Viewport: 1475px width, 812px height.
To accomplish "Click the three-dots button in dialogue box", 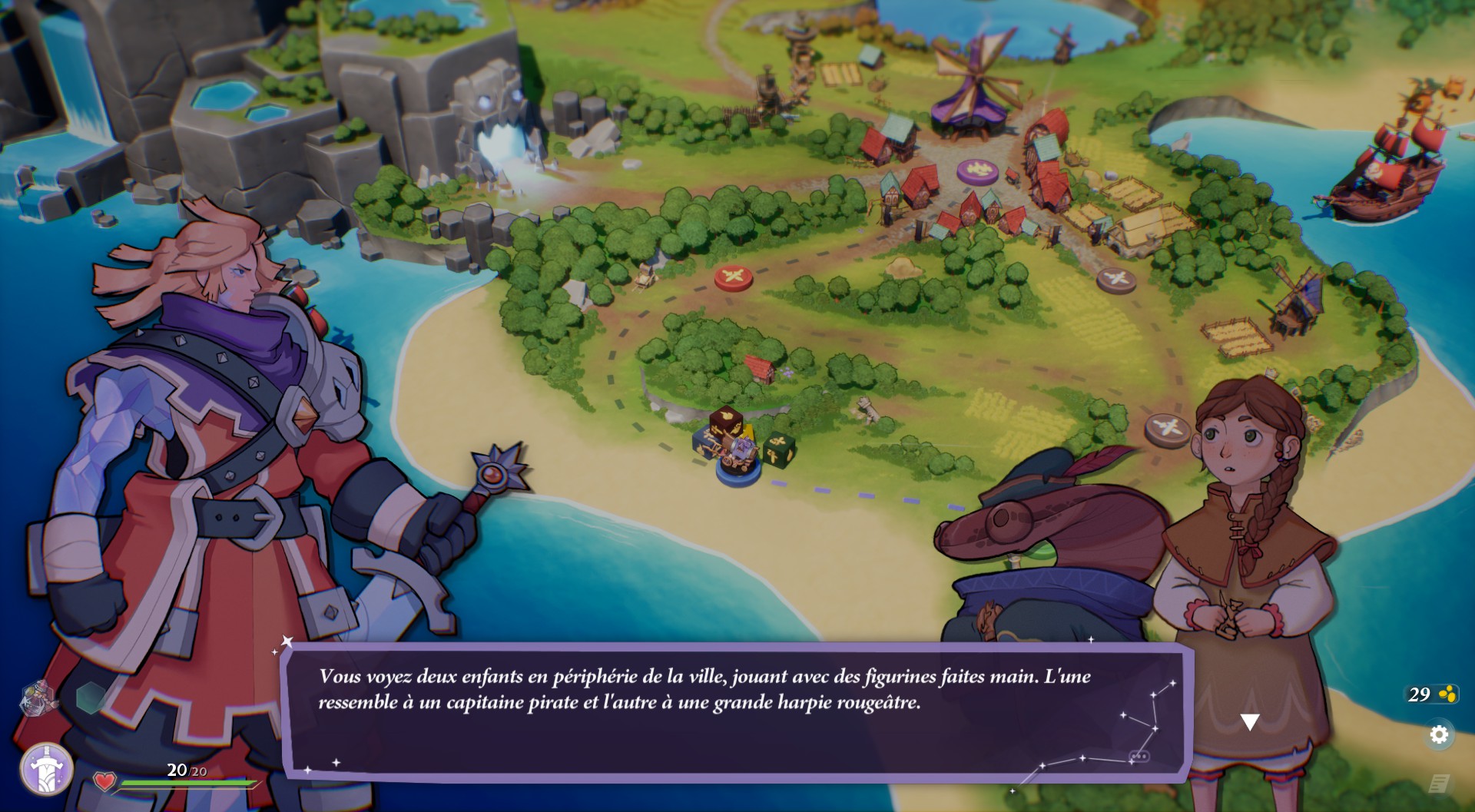I will pyautogui.click(x=1139, y=757).
